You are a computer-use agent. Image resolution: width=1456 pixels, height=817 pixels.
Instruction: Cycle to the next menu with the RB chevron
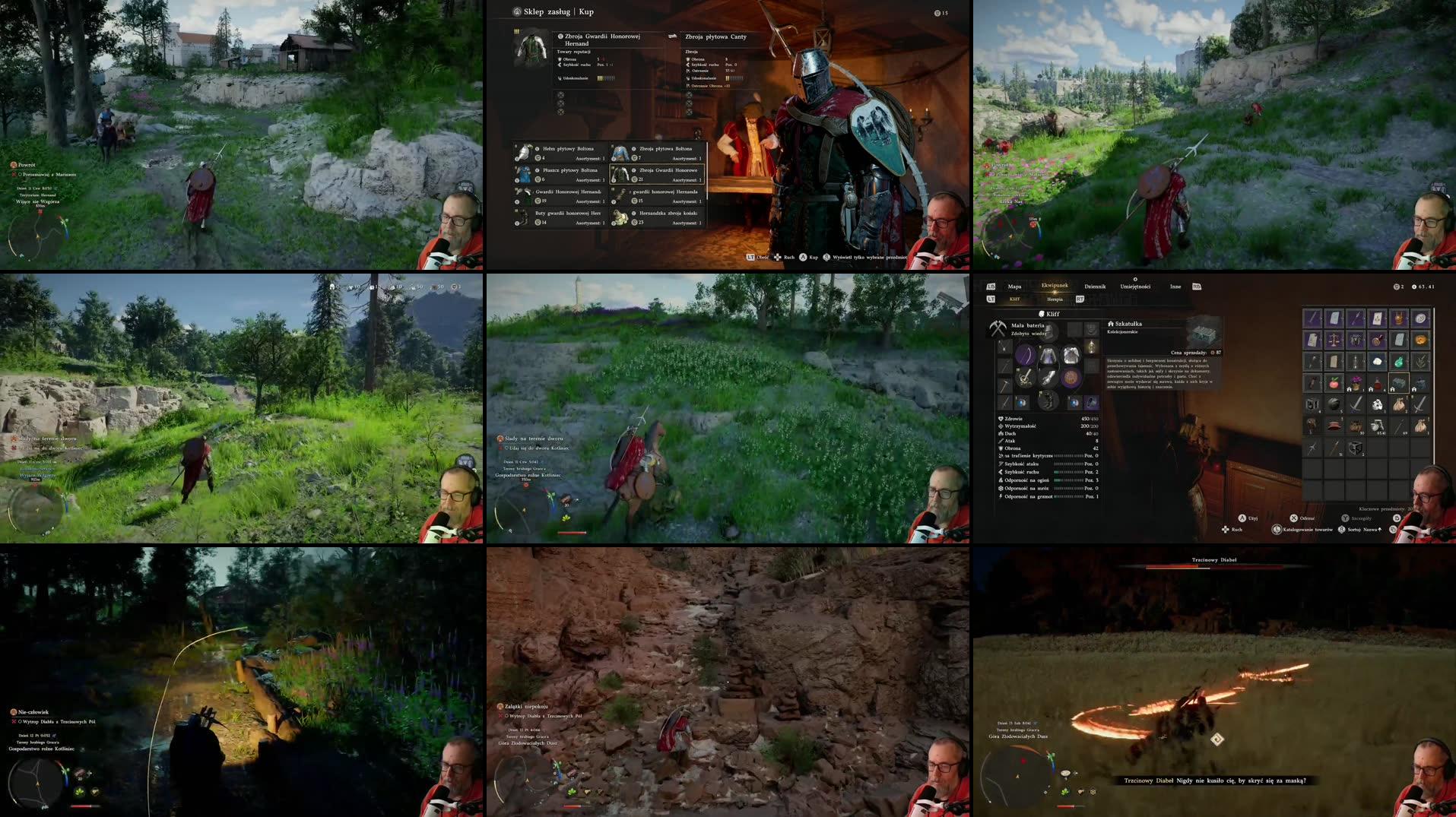click(x=1197, y=287)
